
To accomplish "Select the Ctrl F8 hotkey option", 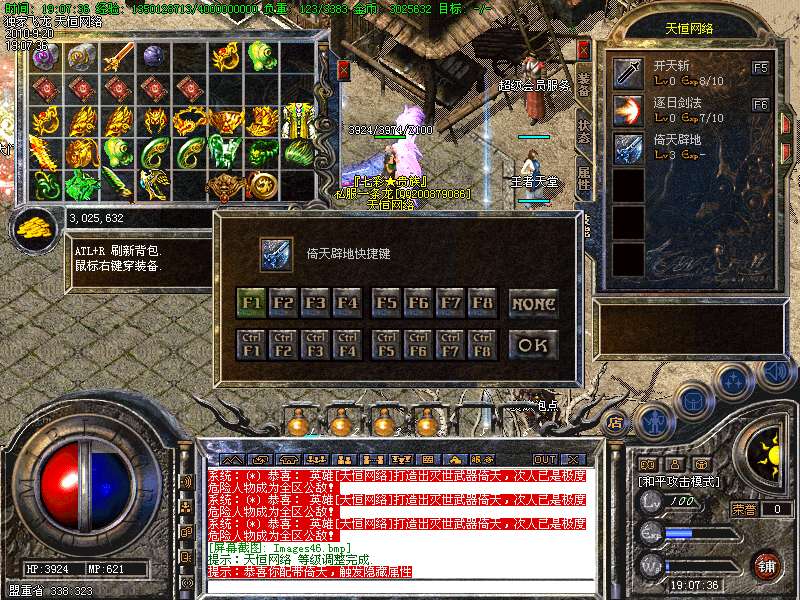I will (x=483, y=345).
